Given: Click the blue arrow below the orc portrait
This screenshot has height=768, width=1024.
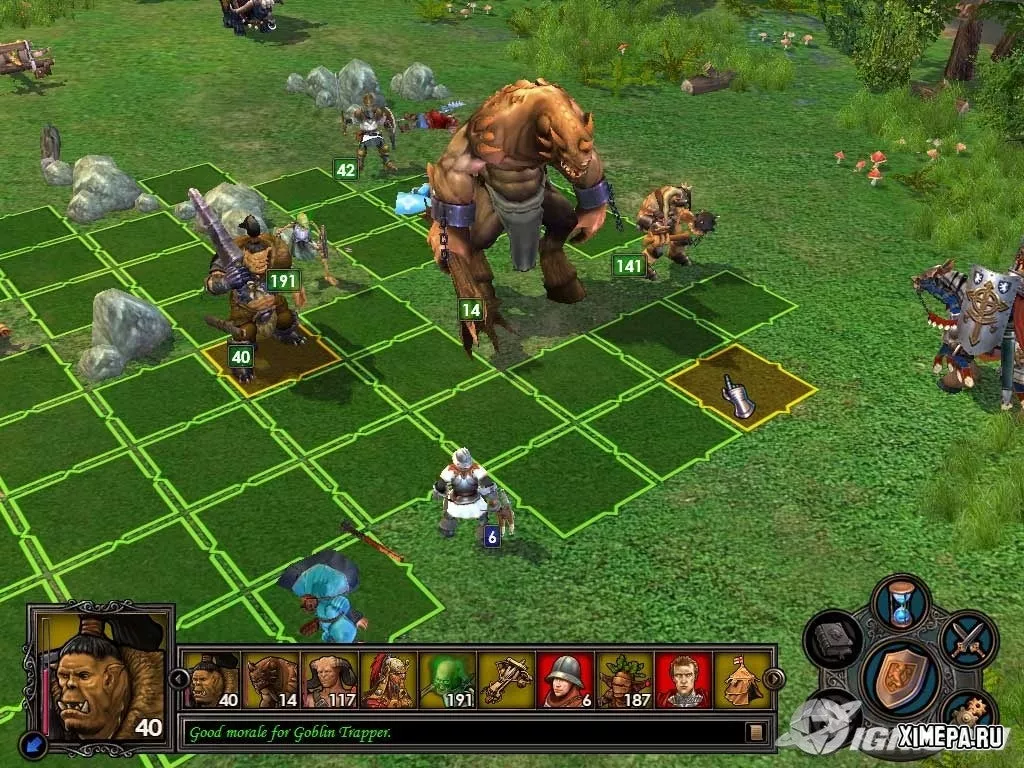Looking at the screenshot, I should (32, 742).
